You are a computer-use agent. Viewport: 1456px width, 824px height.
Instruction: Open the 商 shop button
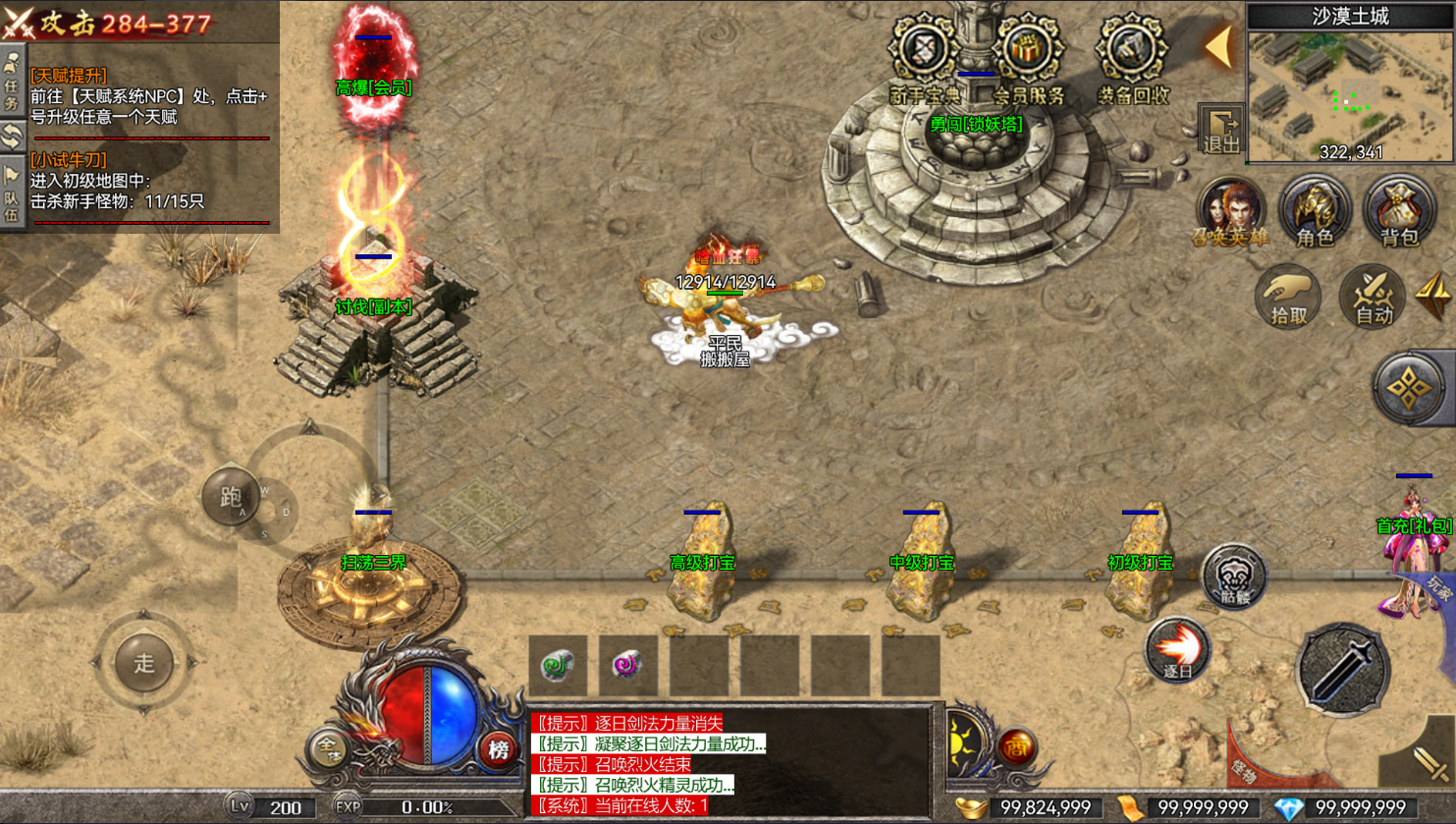[x=1017, y=747]
